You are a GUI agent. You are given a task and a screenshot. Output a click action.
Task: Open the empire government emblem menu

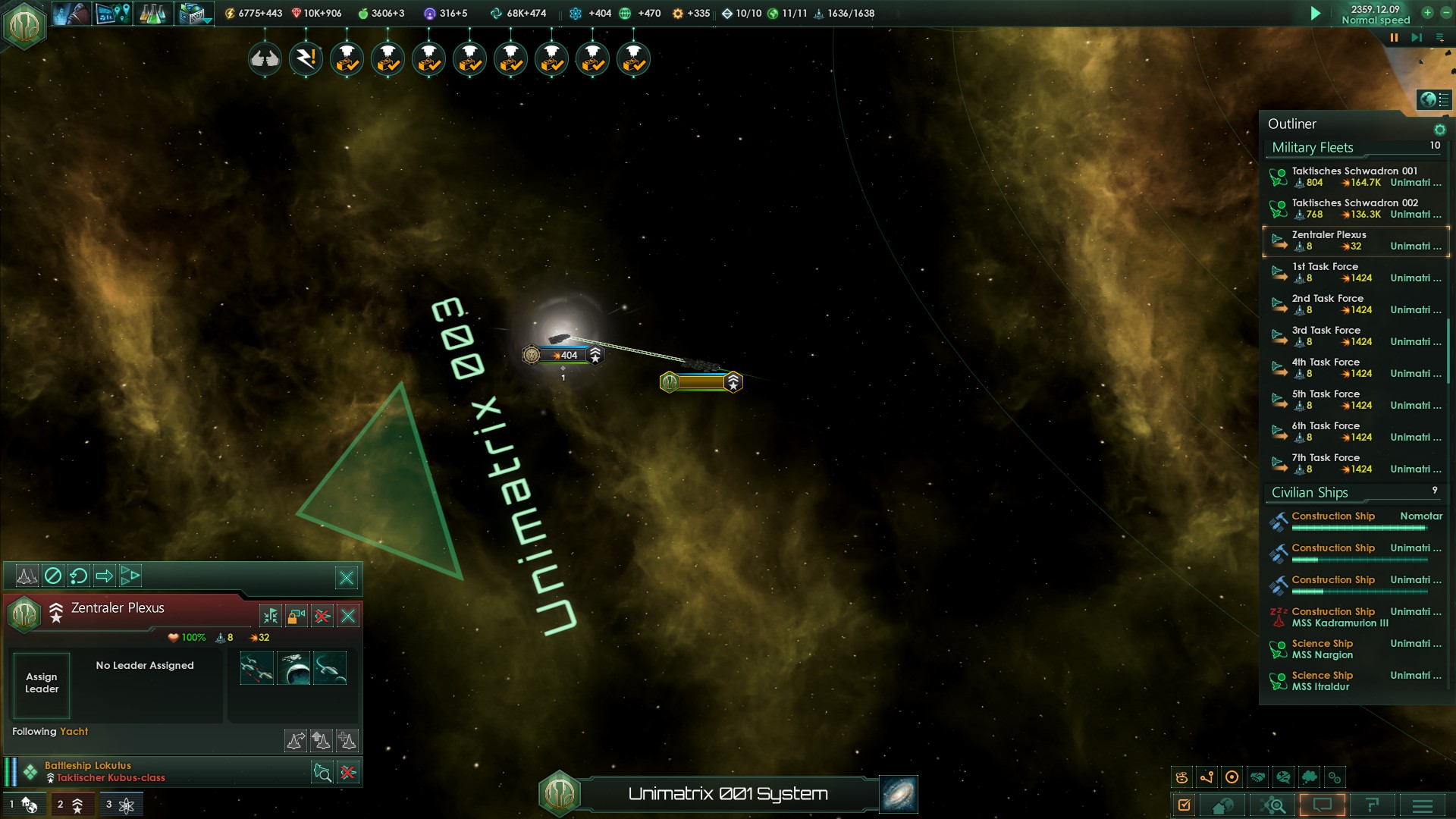[24, 26]
